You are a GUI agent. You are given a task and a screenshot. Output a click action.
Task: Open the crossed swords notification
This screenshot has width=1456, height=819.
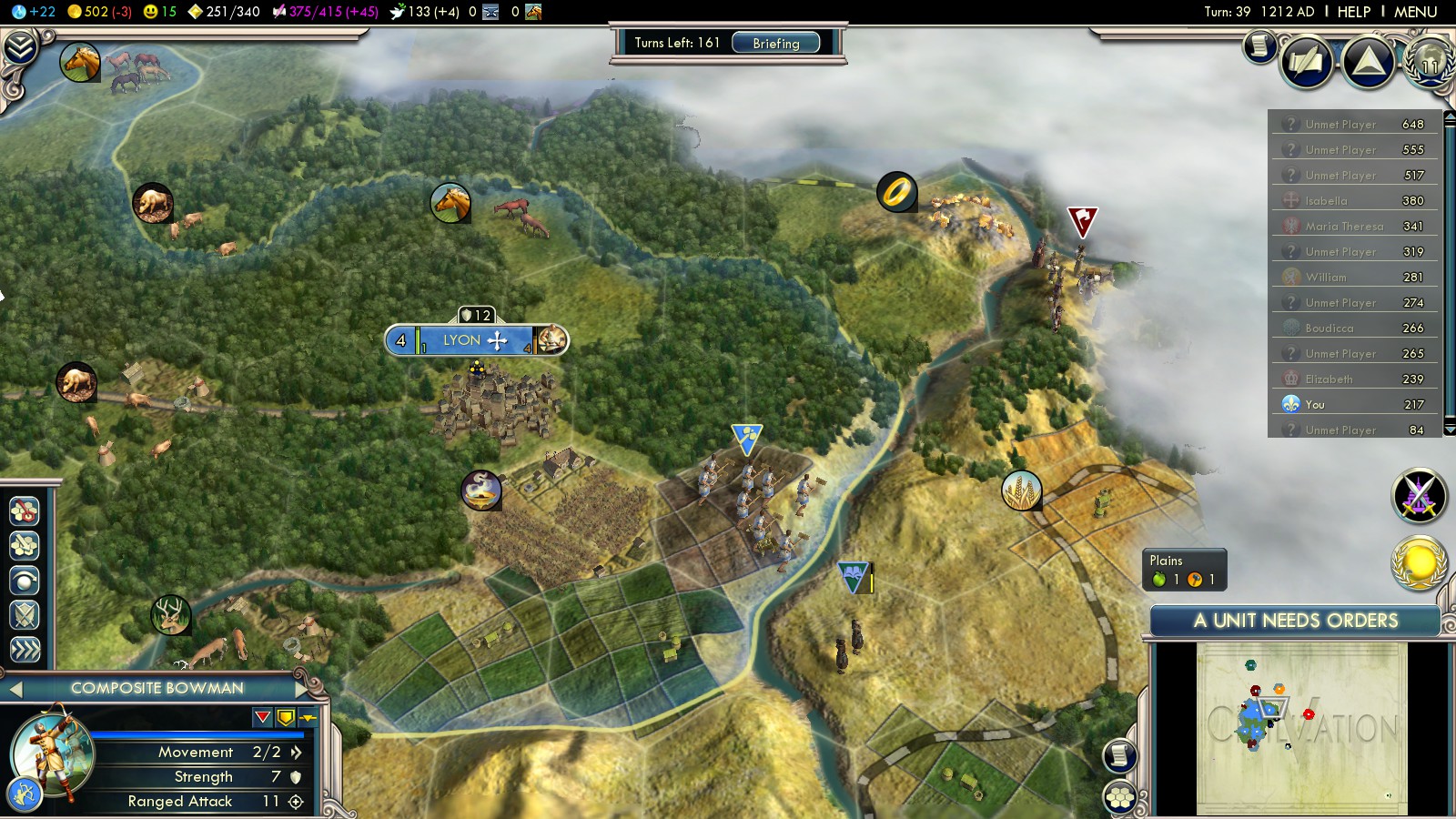(1419, 496)
